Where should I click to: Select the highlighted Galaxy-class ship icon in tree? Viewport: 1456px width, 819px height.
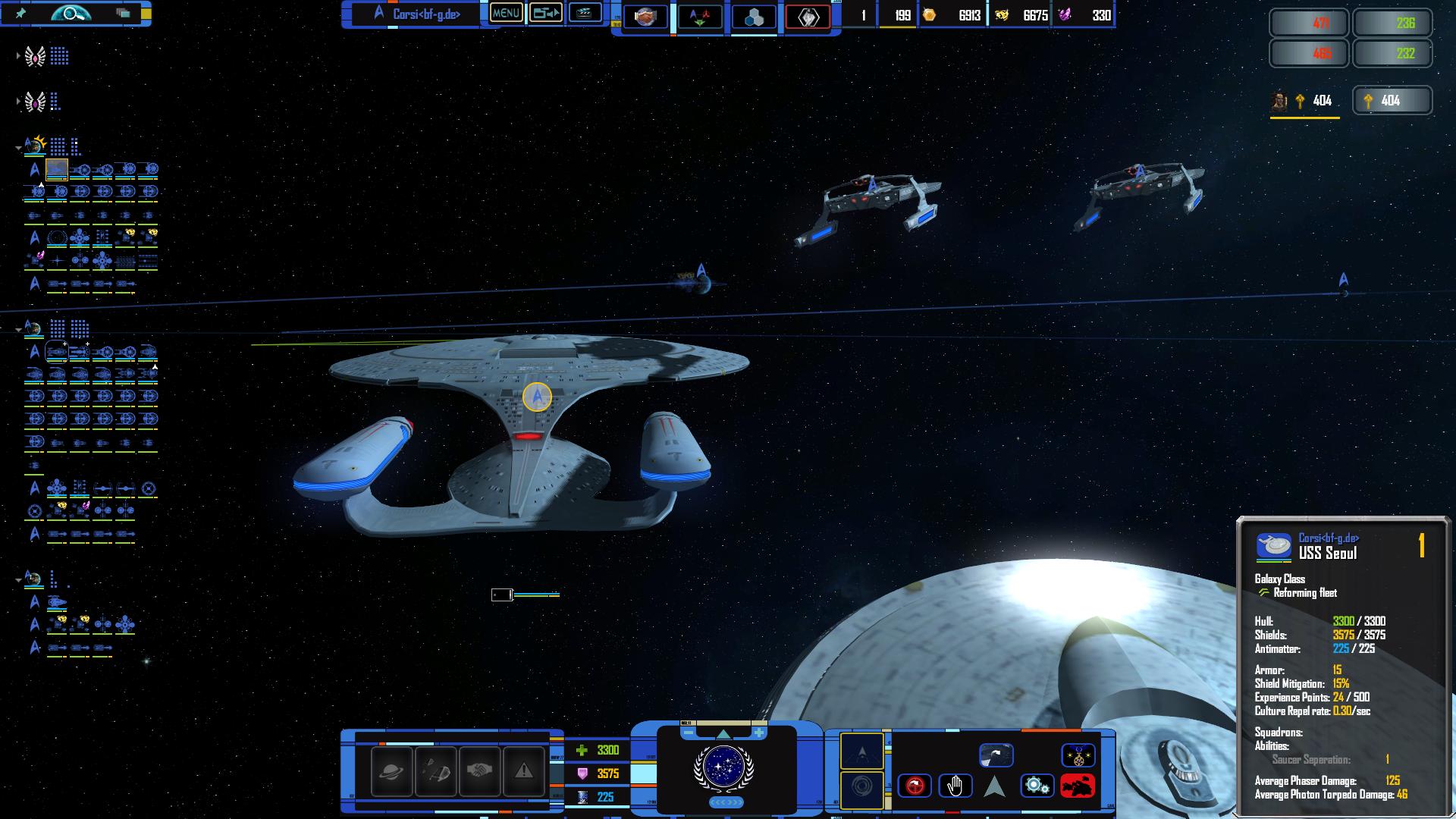tap(57, 169)
